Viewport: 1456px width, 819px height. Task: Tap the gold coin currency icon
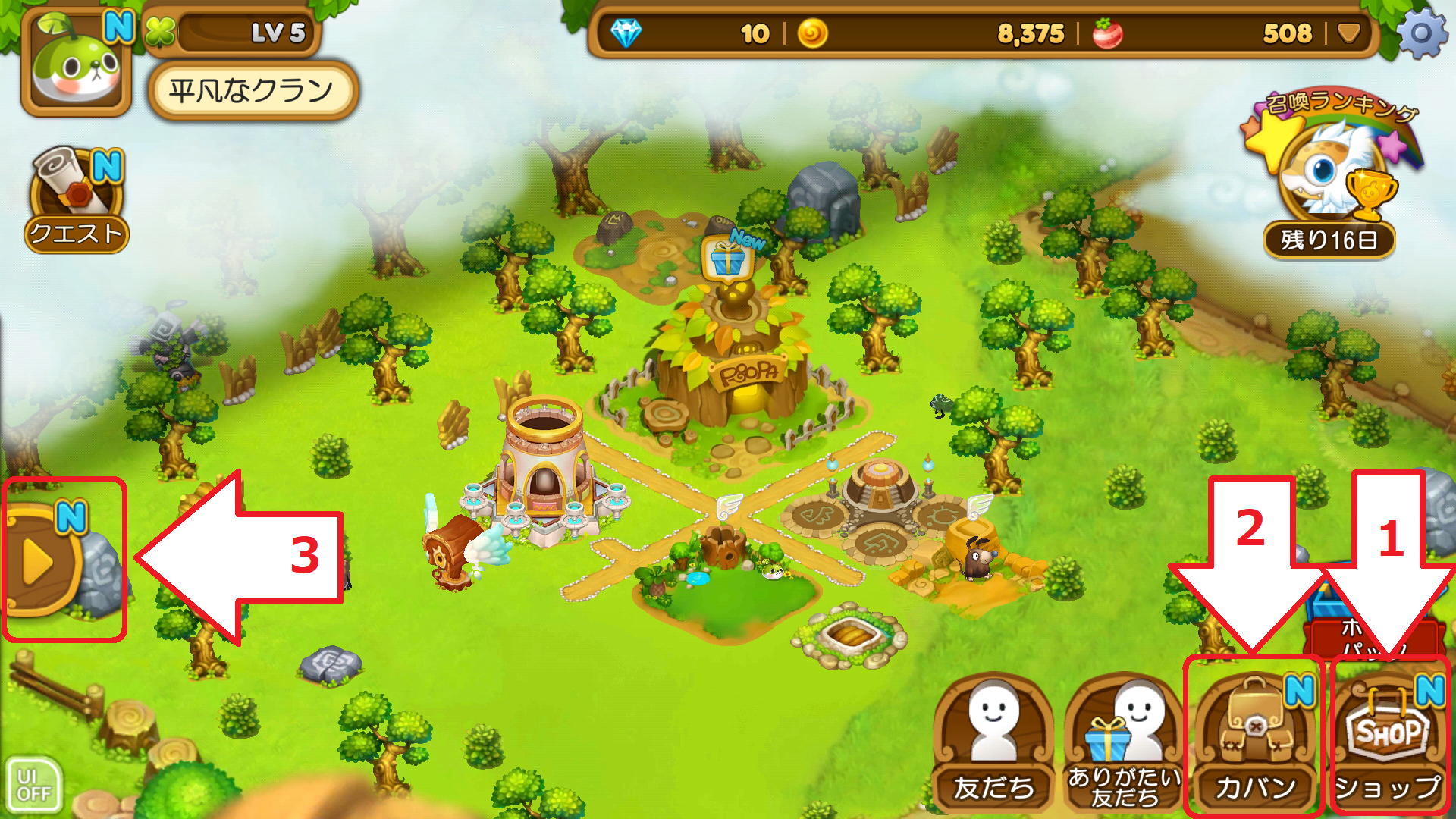pos(812,33)
